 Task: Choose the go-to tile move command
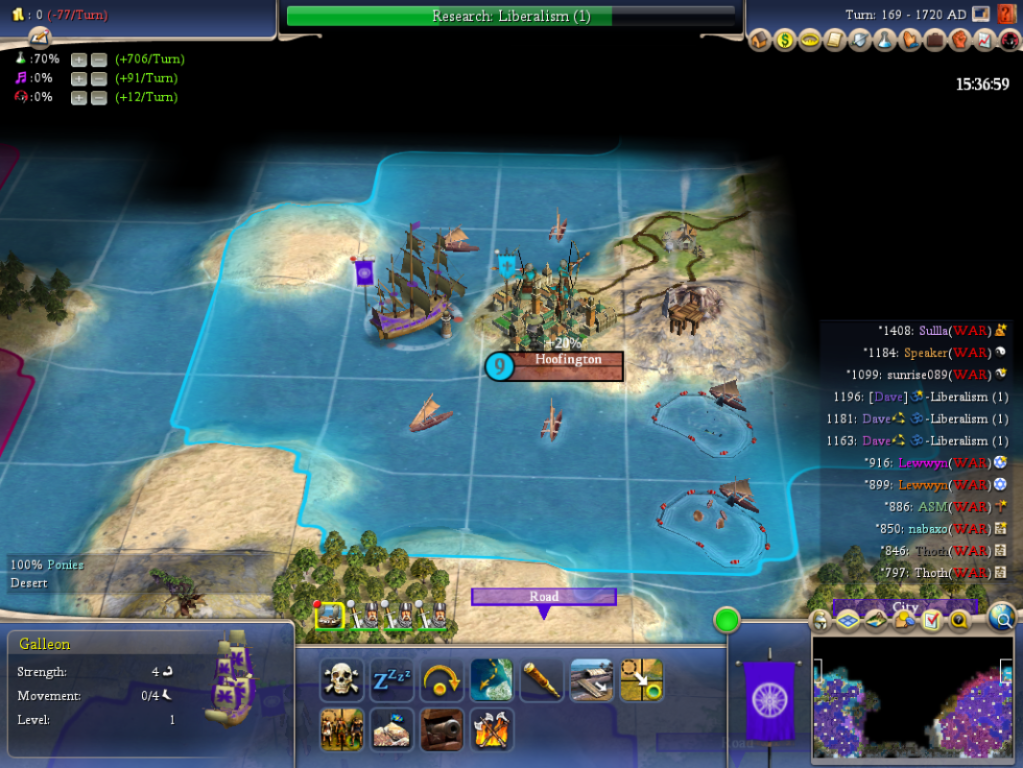coord(641,681)
